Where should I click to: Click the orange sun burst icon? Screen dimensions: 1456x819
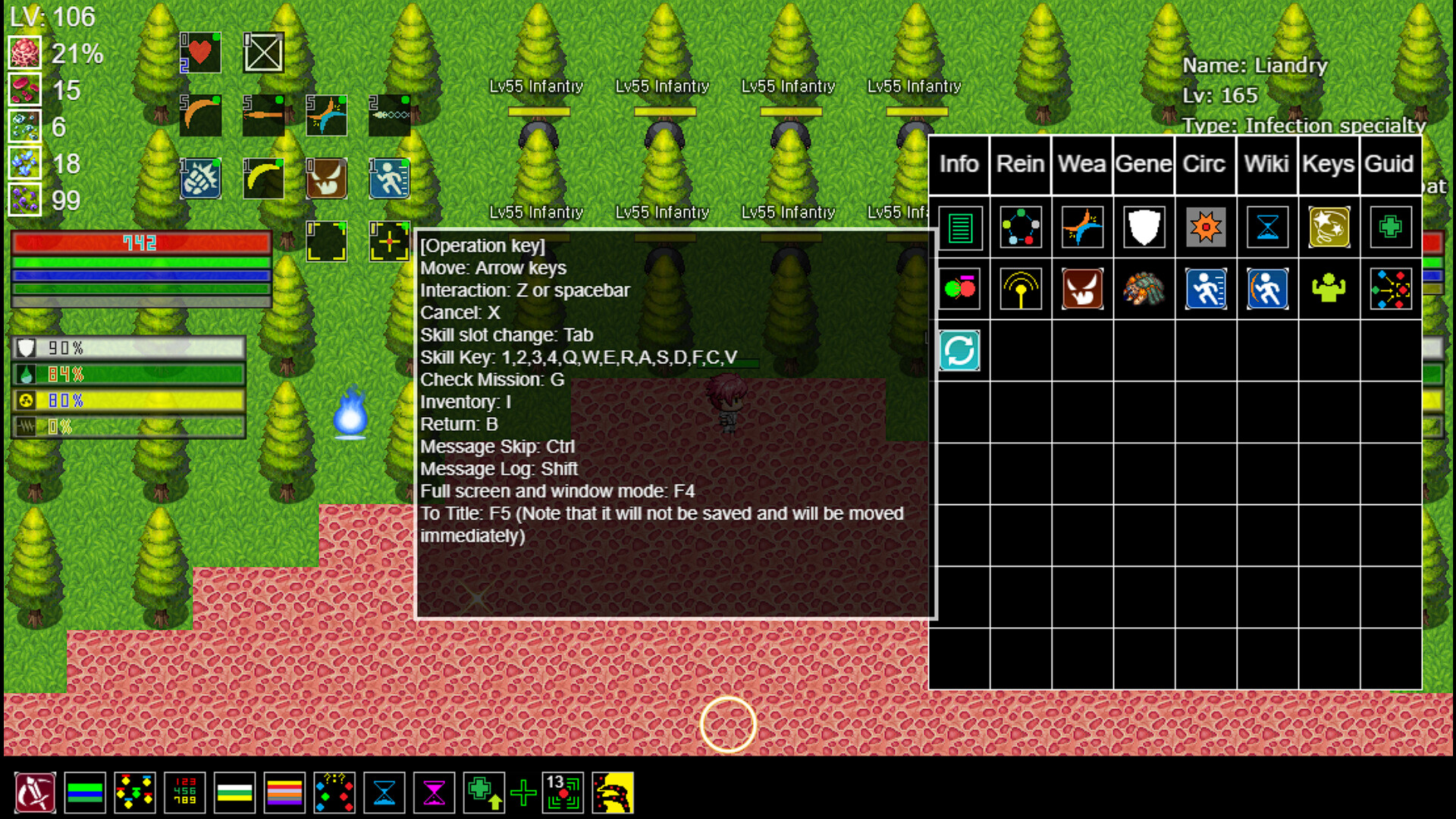click(1205, 228)
